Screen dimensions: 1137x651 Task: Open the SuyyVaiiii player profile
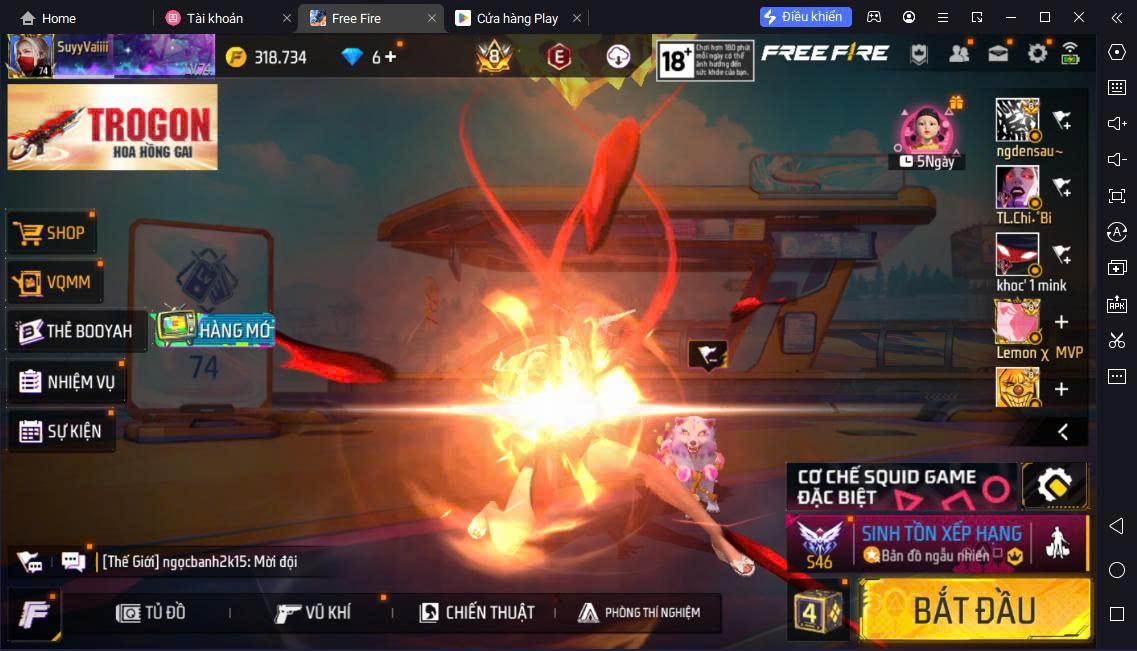pyautogui.click(x=60, y=56)
